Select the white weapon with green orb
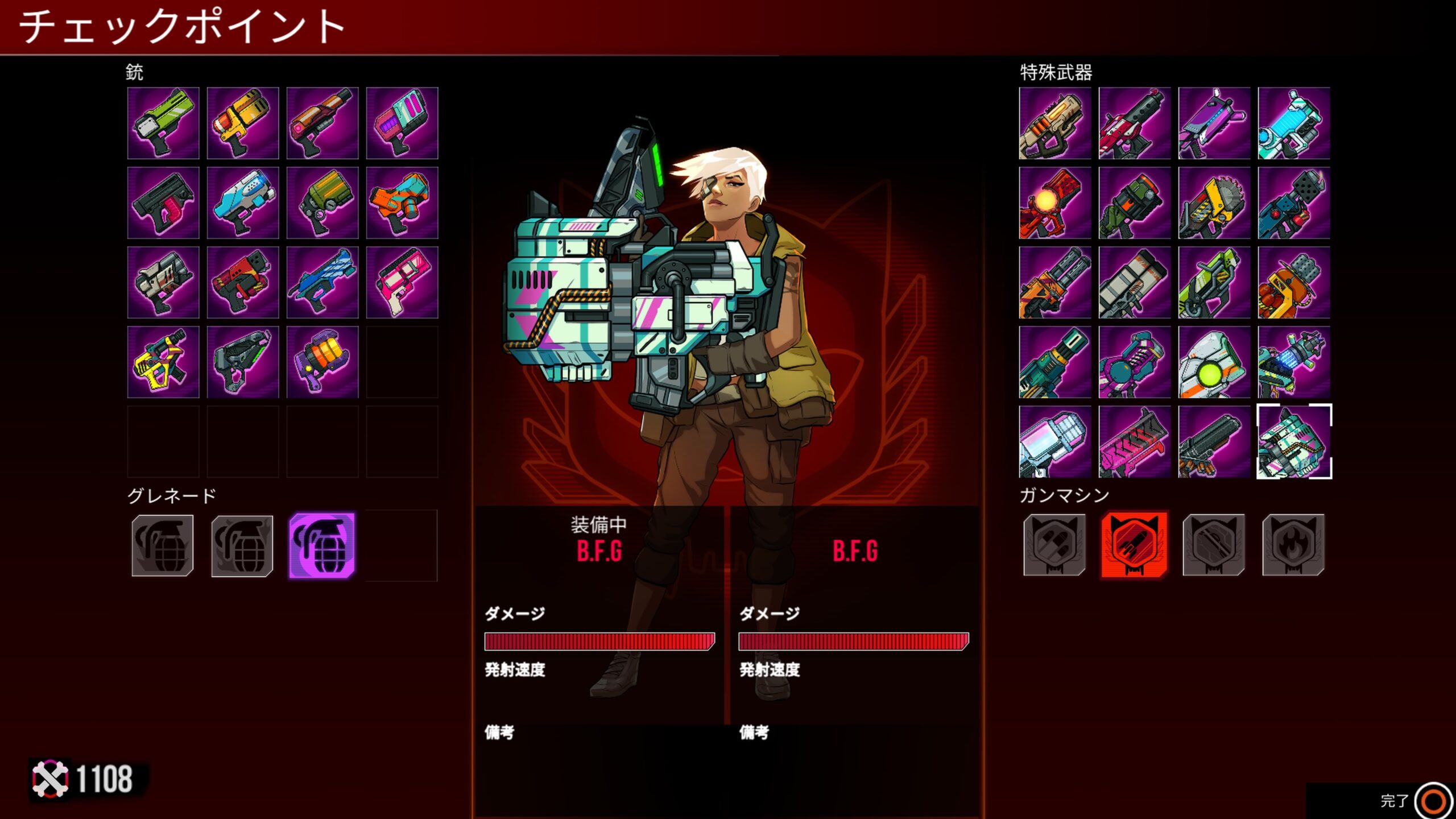The image size is (1456, 819). click(x=1214, y=362)
